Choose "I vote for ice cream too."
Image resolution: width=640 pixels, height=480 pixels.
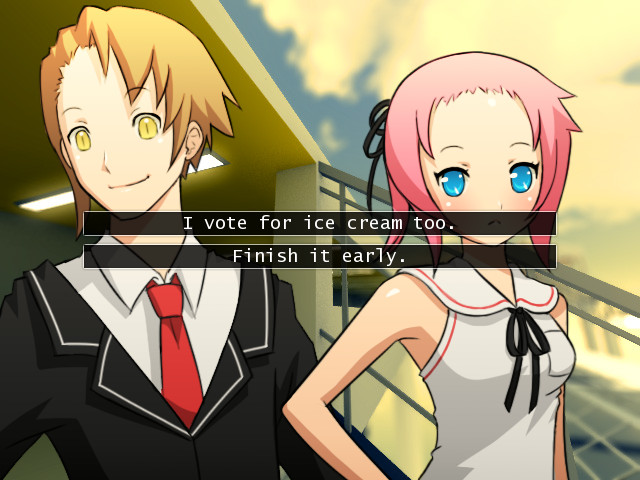tap(319, 223)
